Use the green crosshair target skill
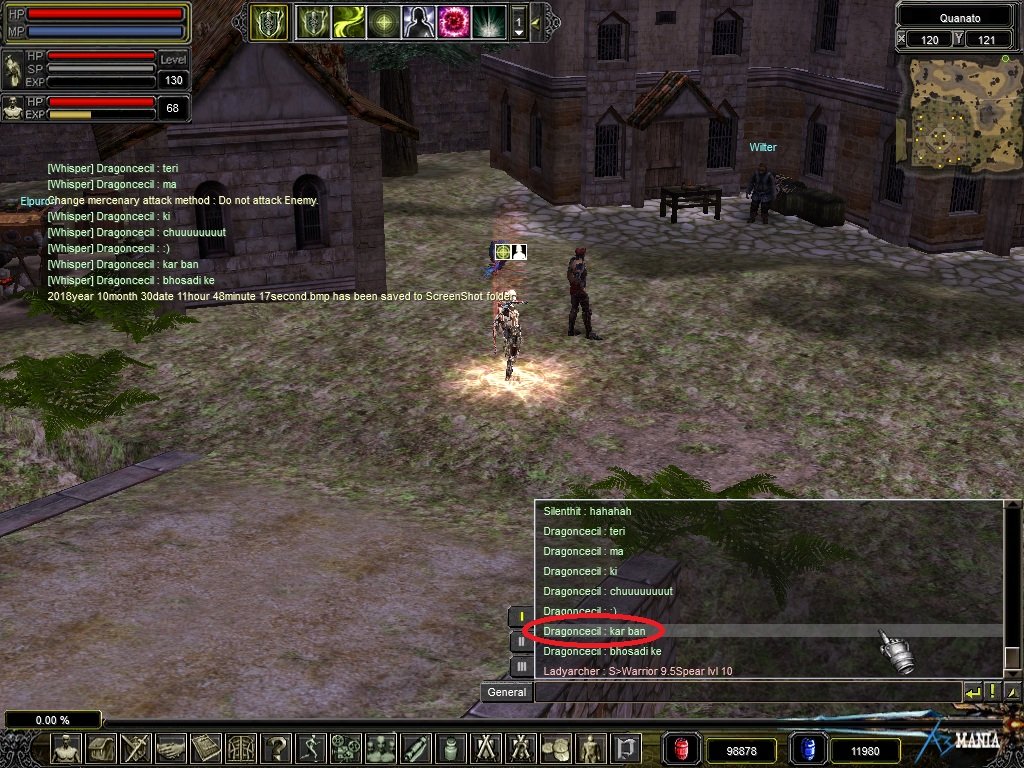This screenshot has width=1024, height=768. 383,22
